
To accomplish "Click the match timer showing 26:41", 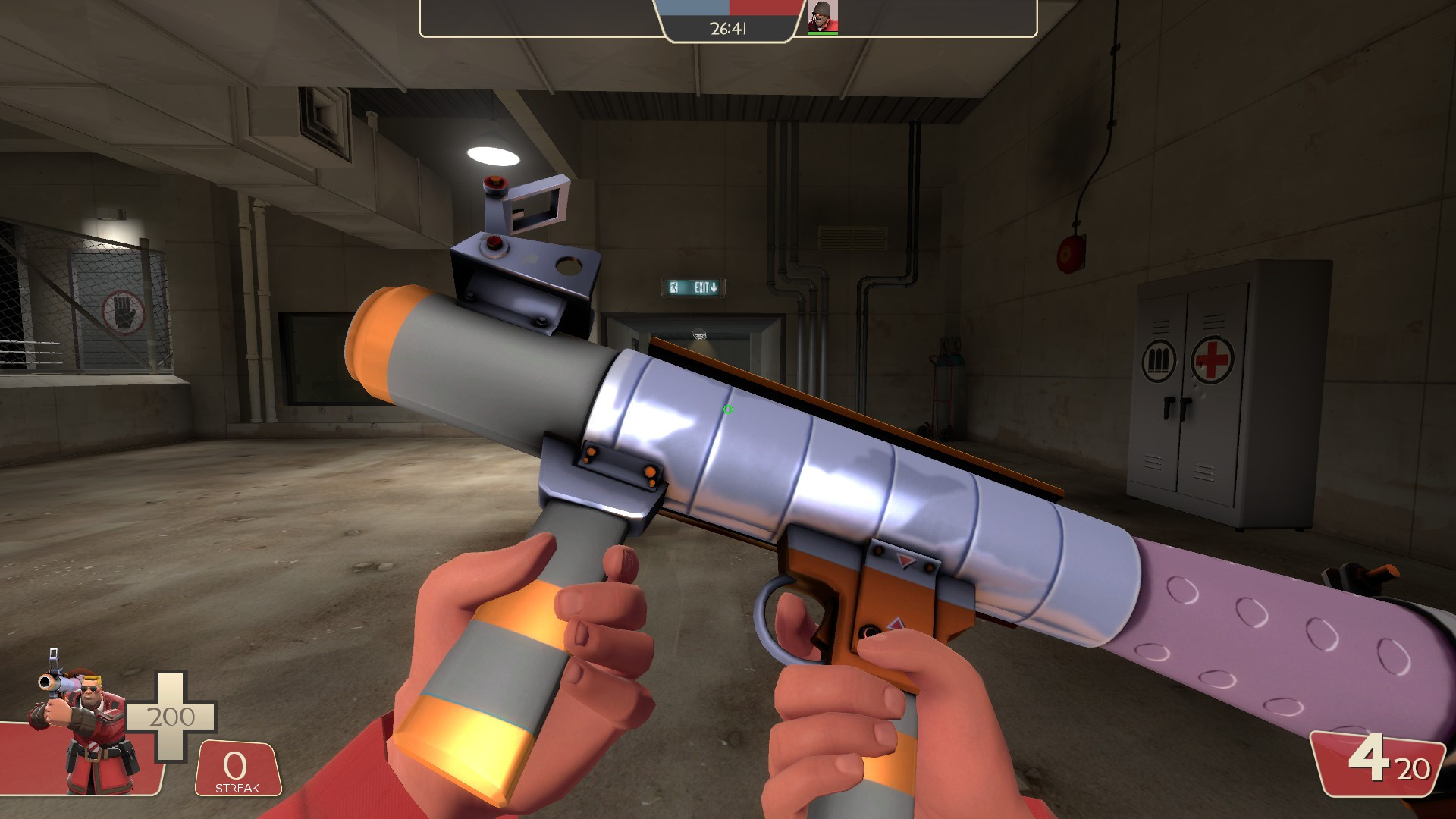I will tap(728, 29).
